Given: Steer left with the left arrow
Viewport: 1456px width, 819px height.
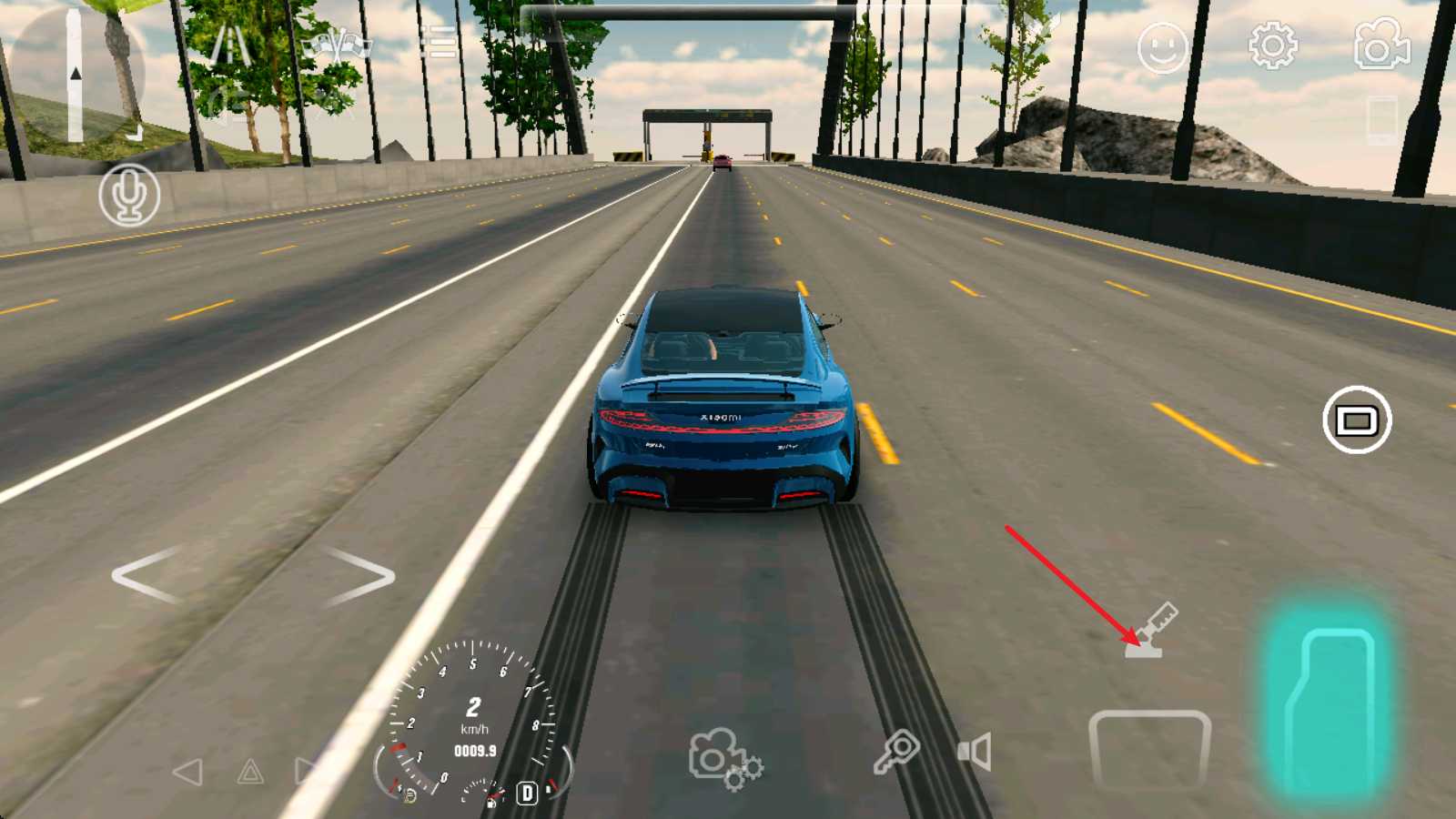Looking at the screenshot, I should coord(148,575).
